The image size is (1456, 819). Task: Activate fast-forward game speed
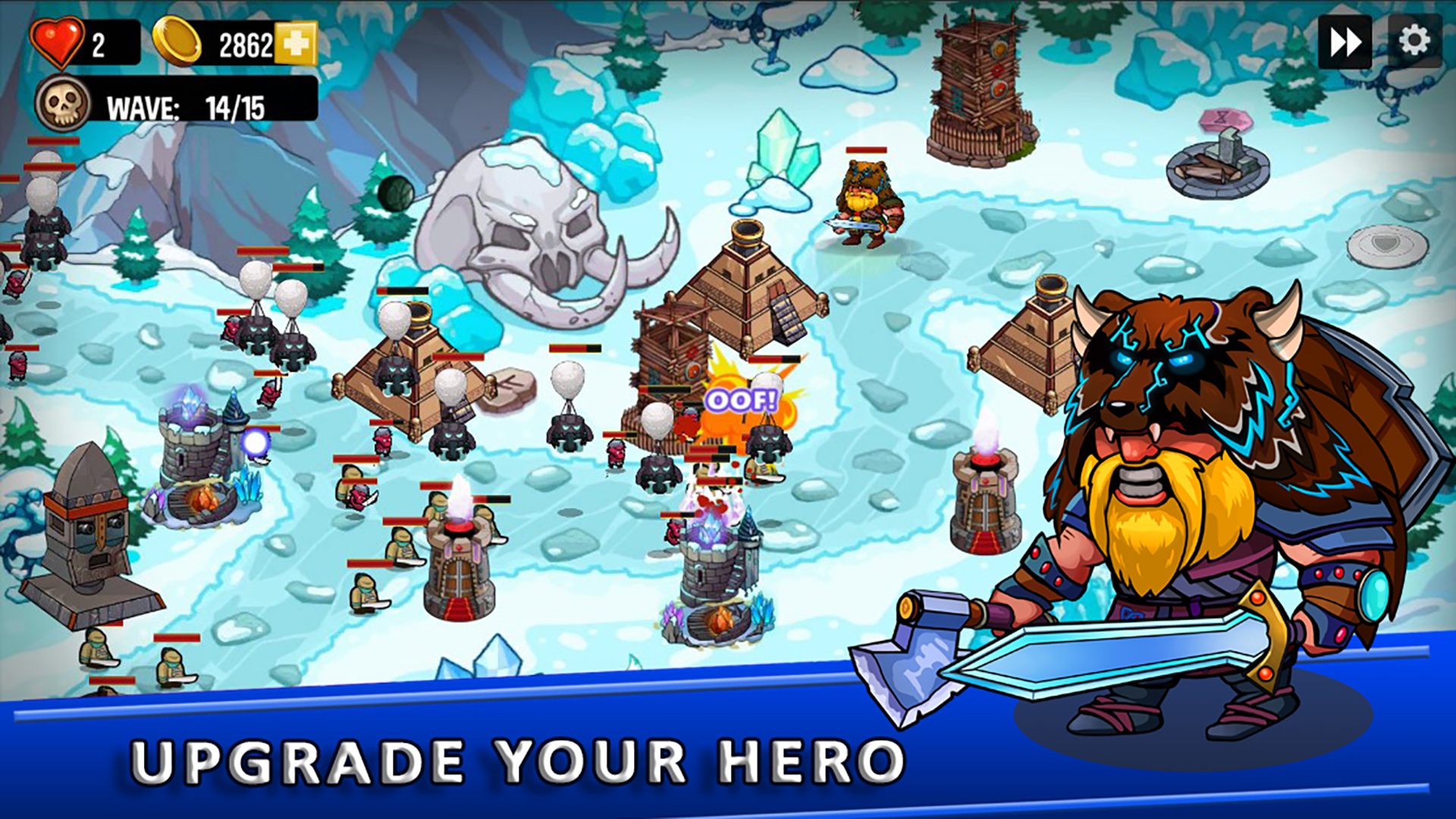tap(1346, 43)
